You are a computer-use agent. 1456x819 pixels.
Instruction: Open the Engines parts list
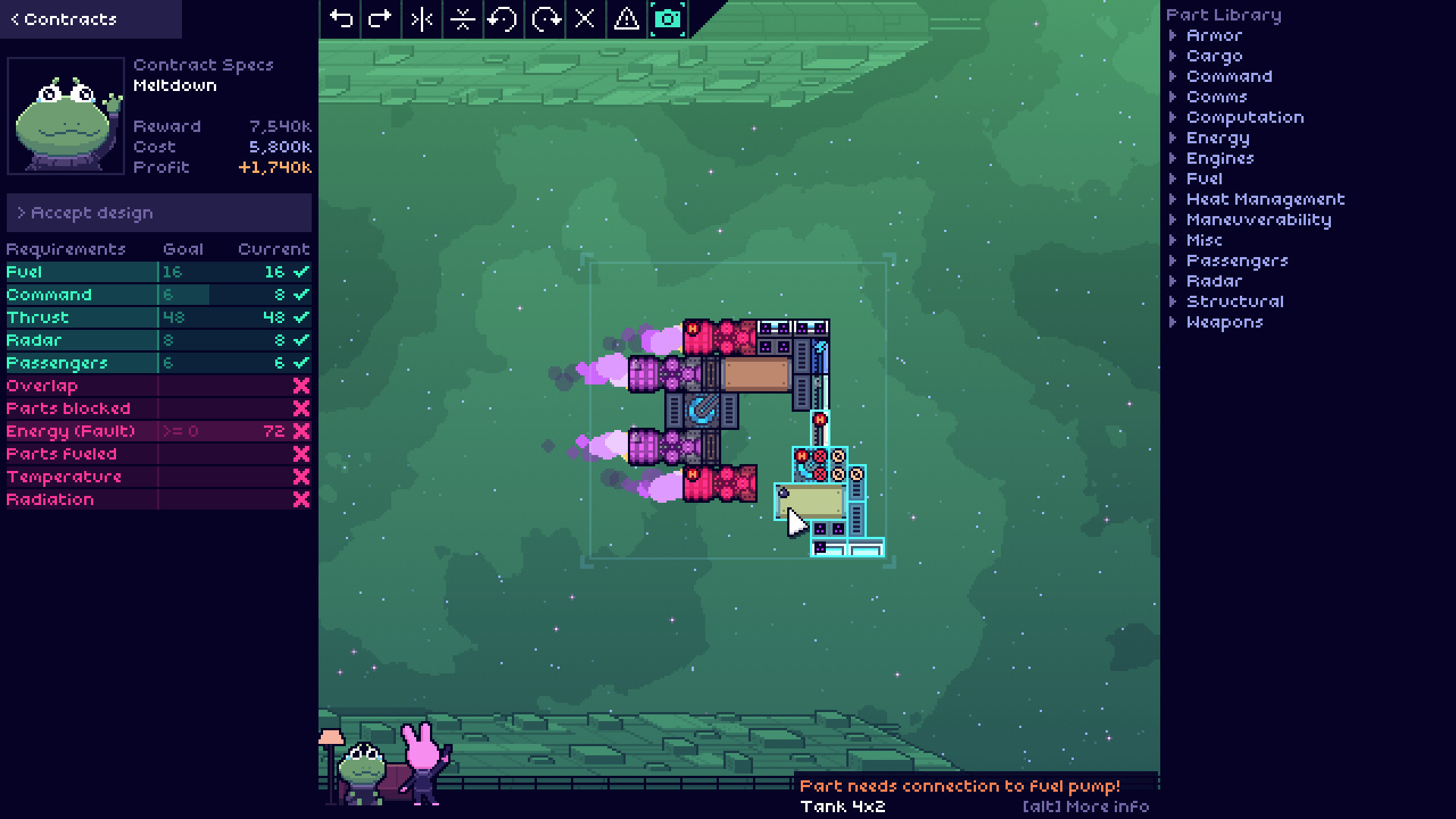point(1219,158)
